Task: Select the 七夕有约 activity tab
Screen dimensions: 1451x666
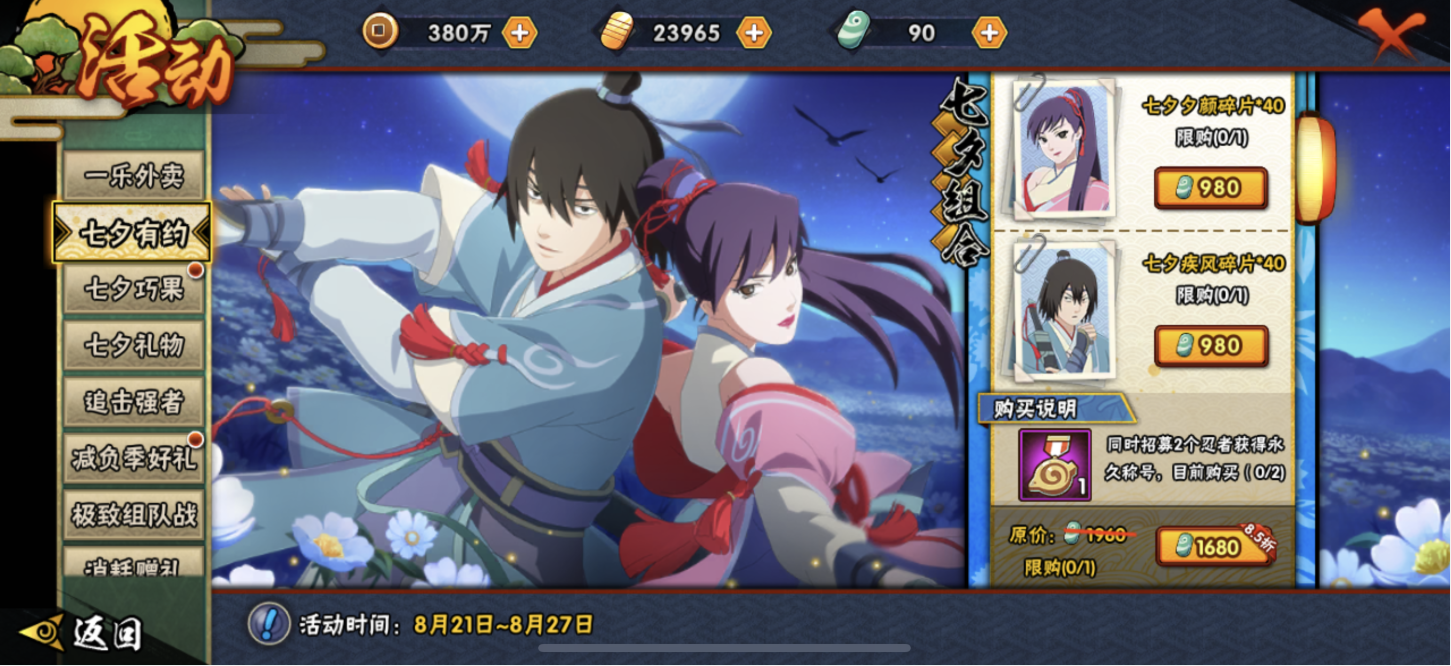Action: tap(133, 233)
